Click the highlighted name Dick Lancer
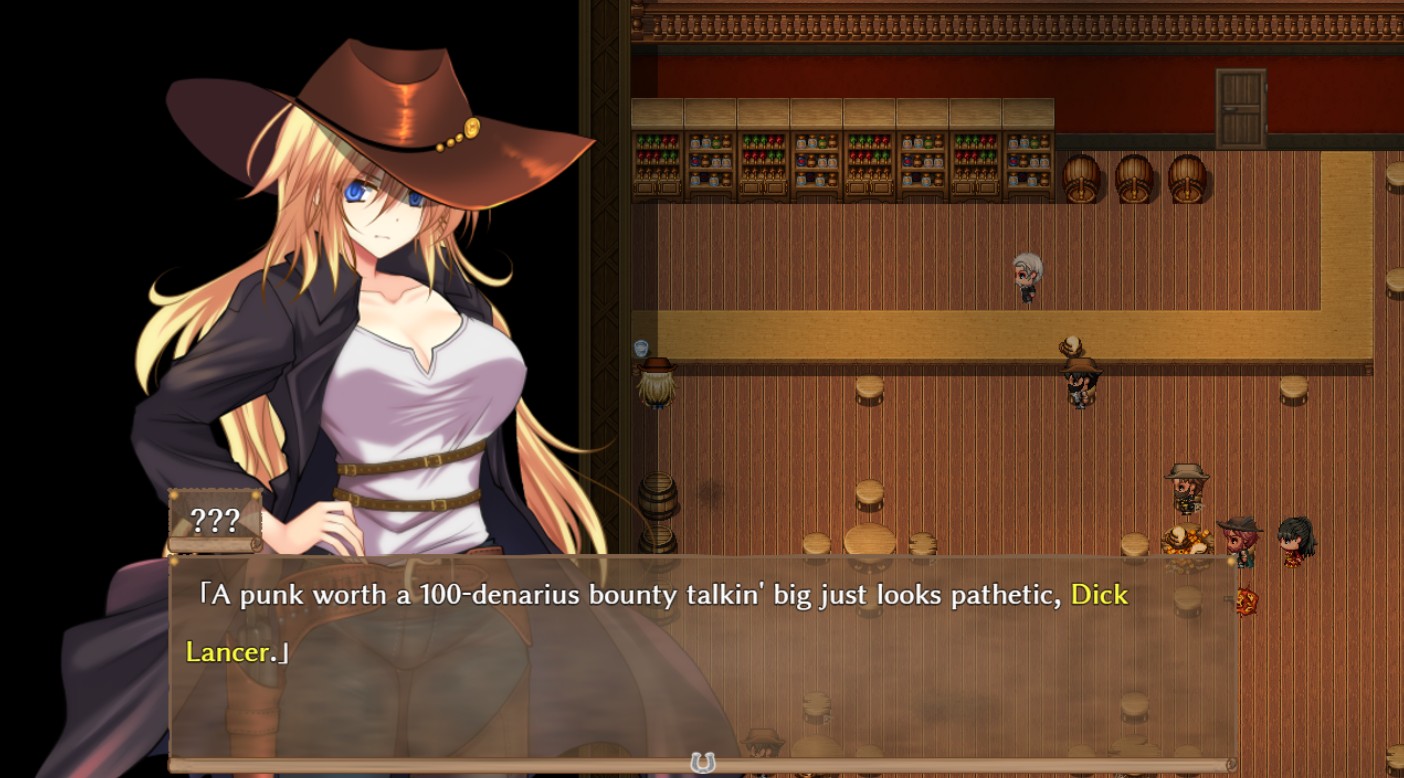The image size is (1404, 778). [x=1099, y=595]
